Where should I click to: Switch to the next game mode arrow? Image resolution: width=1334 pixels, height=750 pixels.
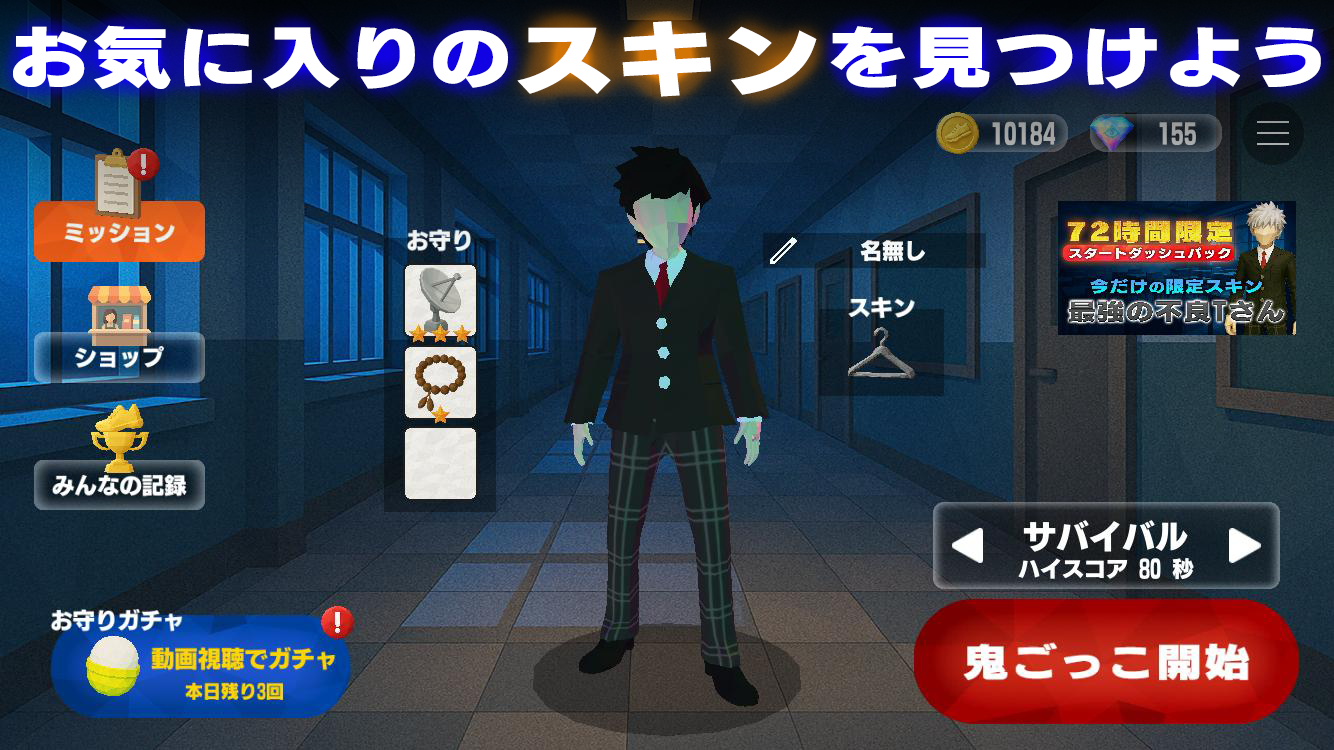[1247, 545]
